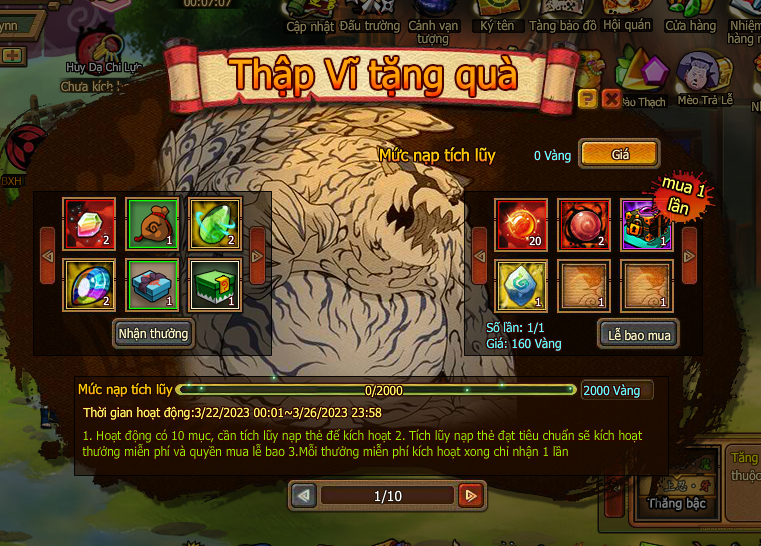Buy the gift pack with Lễ bao mua

639,335
